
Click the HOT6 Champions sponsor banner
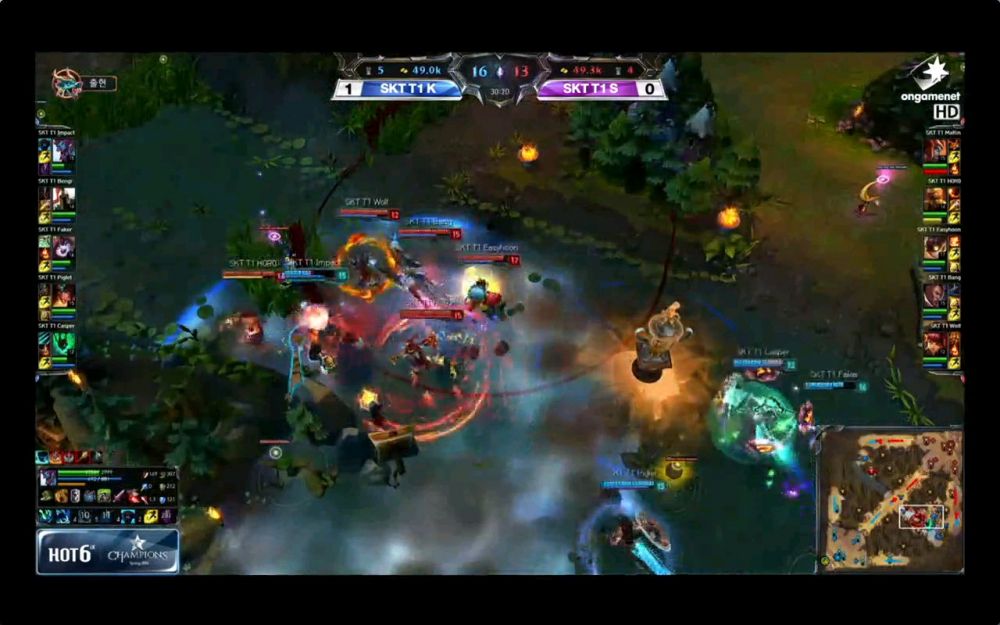(x=108, y=551)
